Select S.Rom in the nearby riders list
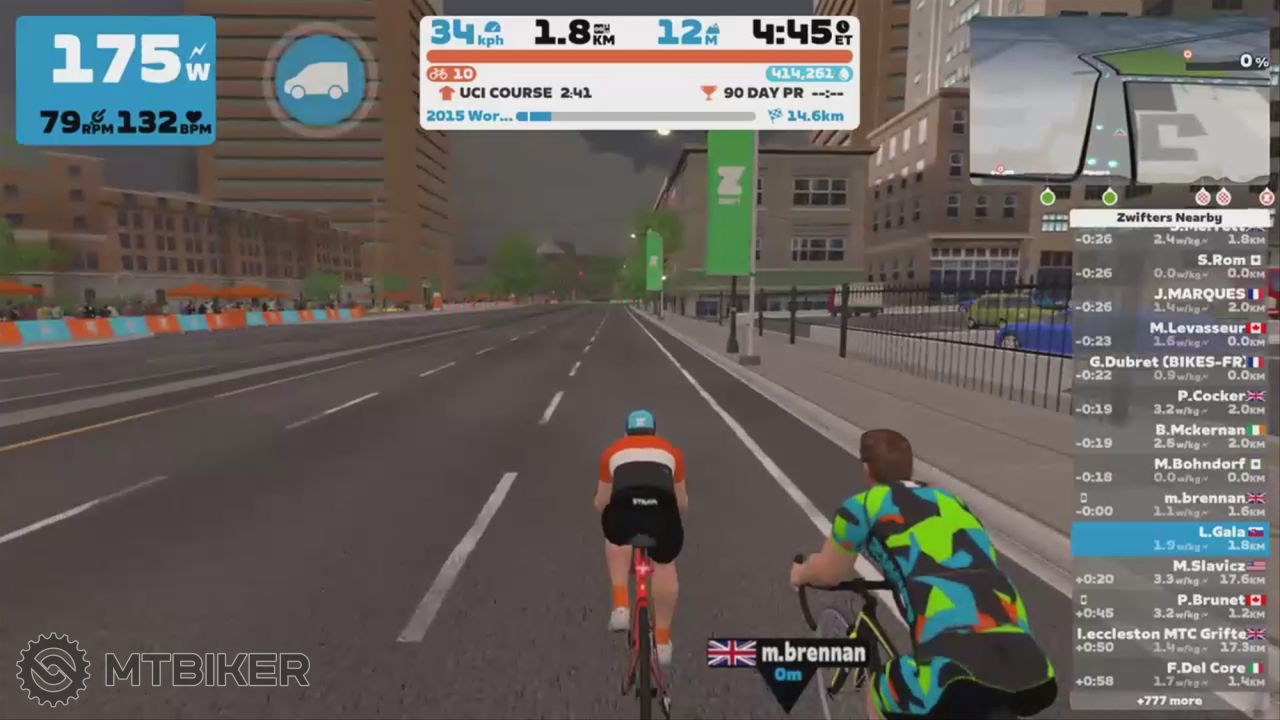This screenshot has height=720, width=1280. pyautogui.click(x=1170, y=266)
